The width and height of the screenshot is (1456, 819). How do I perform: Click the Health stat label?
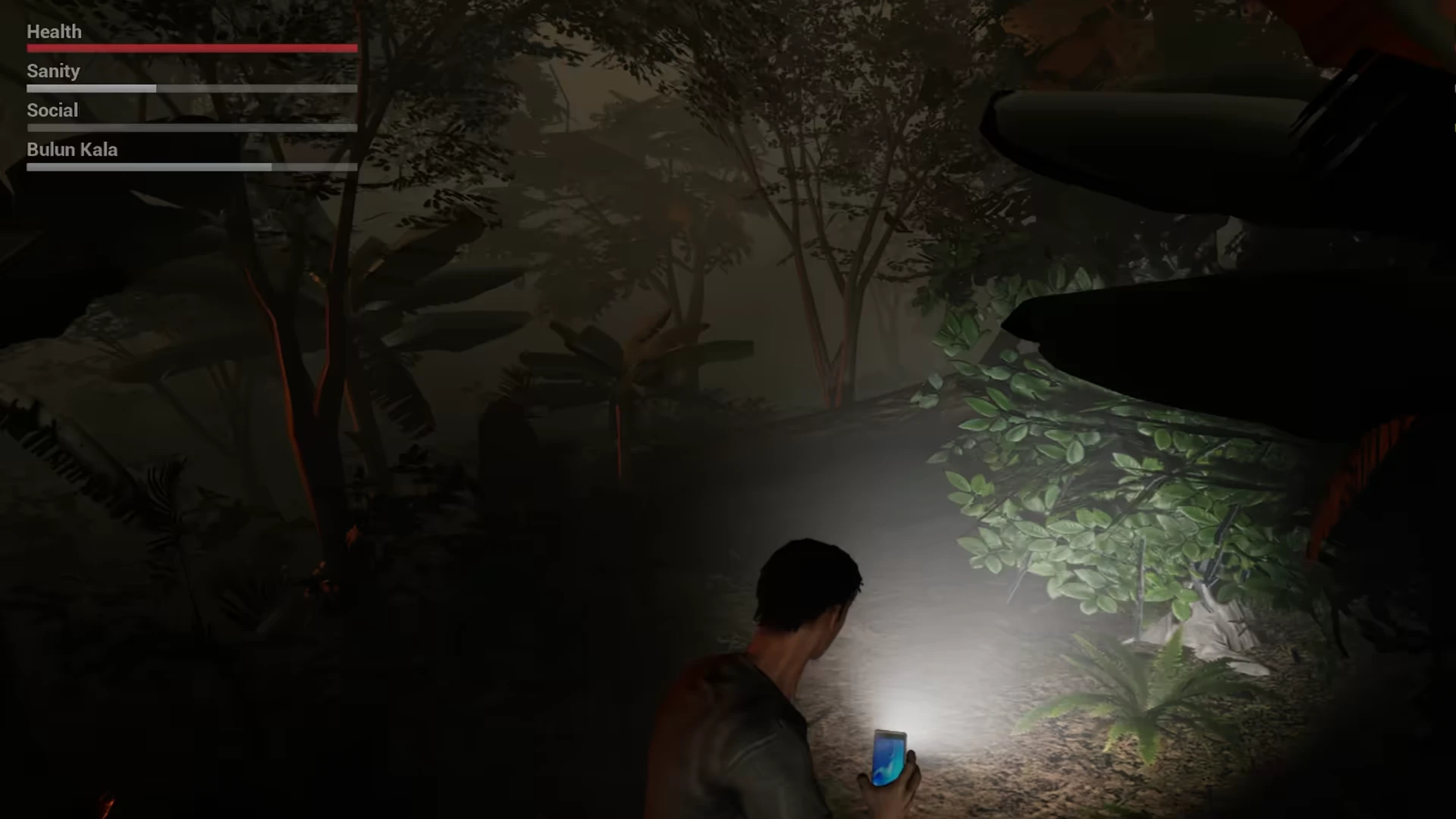[x=54, y=32]
